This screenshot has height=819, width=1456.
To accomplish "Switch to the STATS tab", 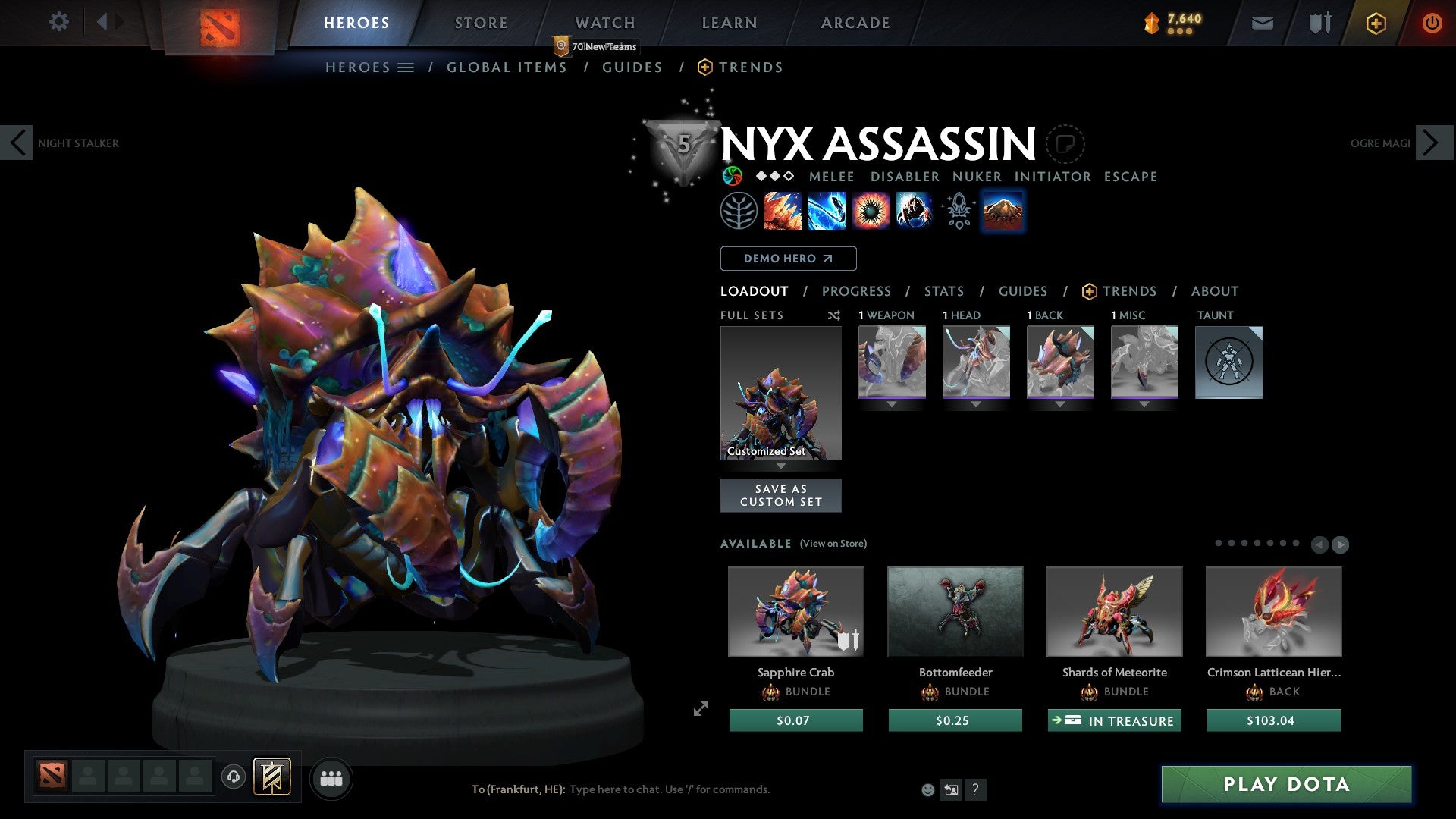I will click(943, 290).
